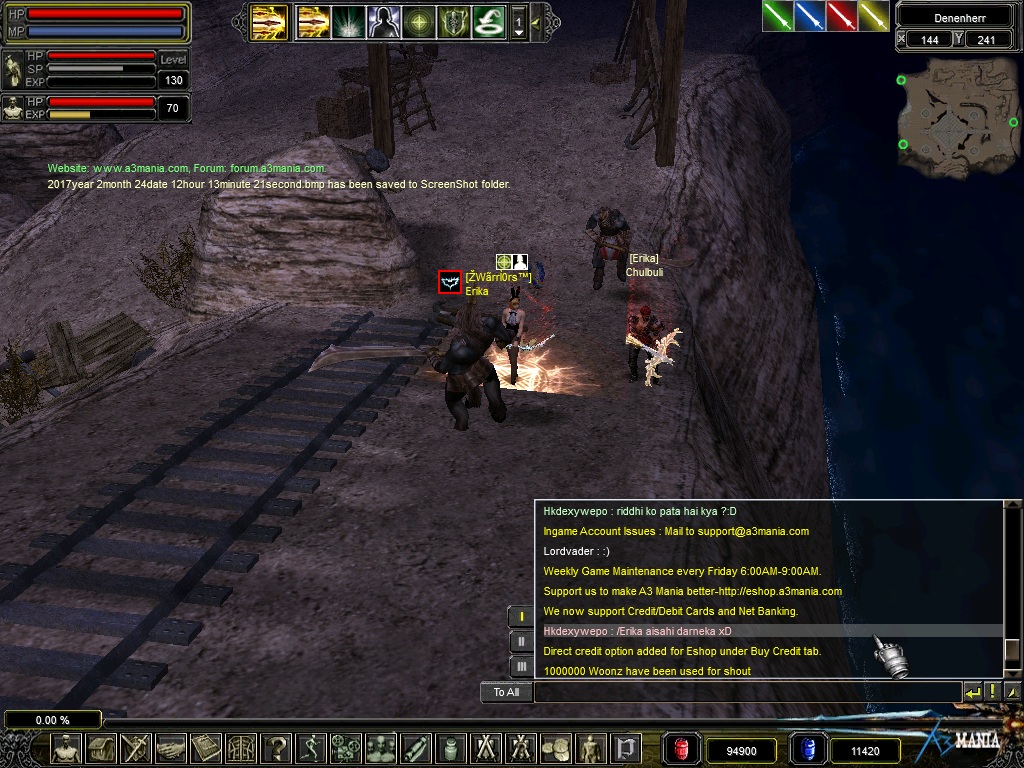
Task: Select the blue potion slot
Action: [806, 749]
